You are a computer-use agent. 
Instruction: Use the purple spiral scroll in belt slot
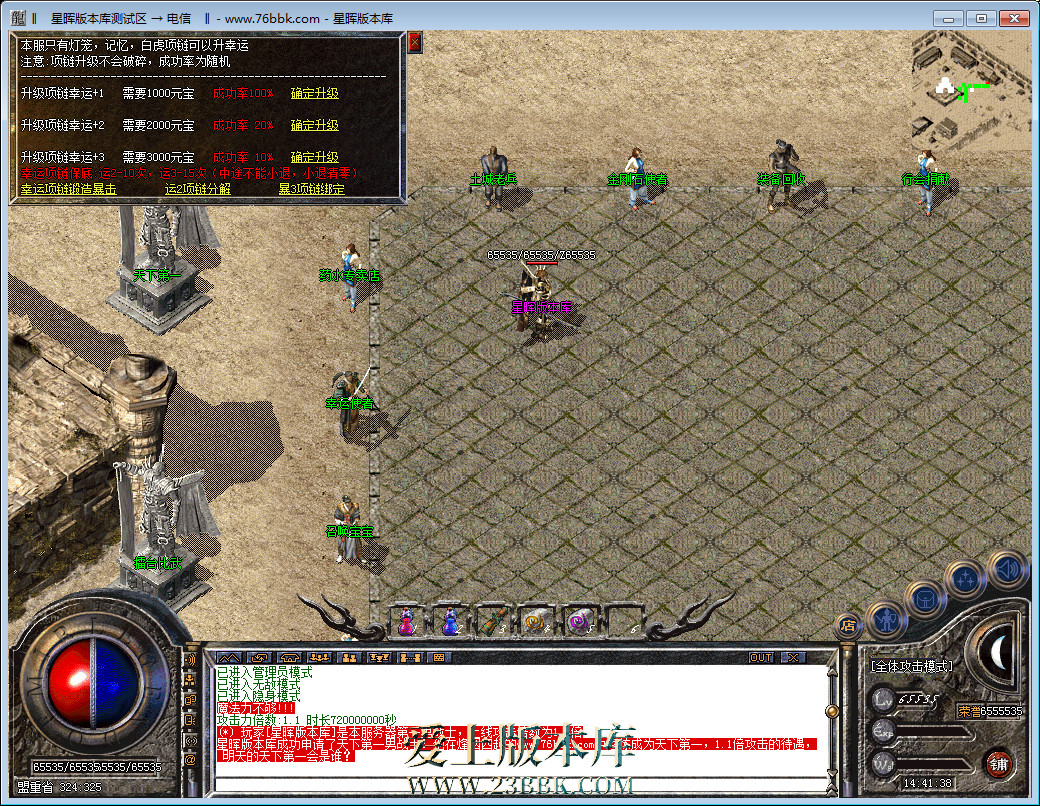579,621
